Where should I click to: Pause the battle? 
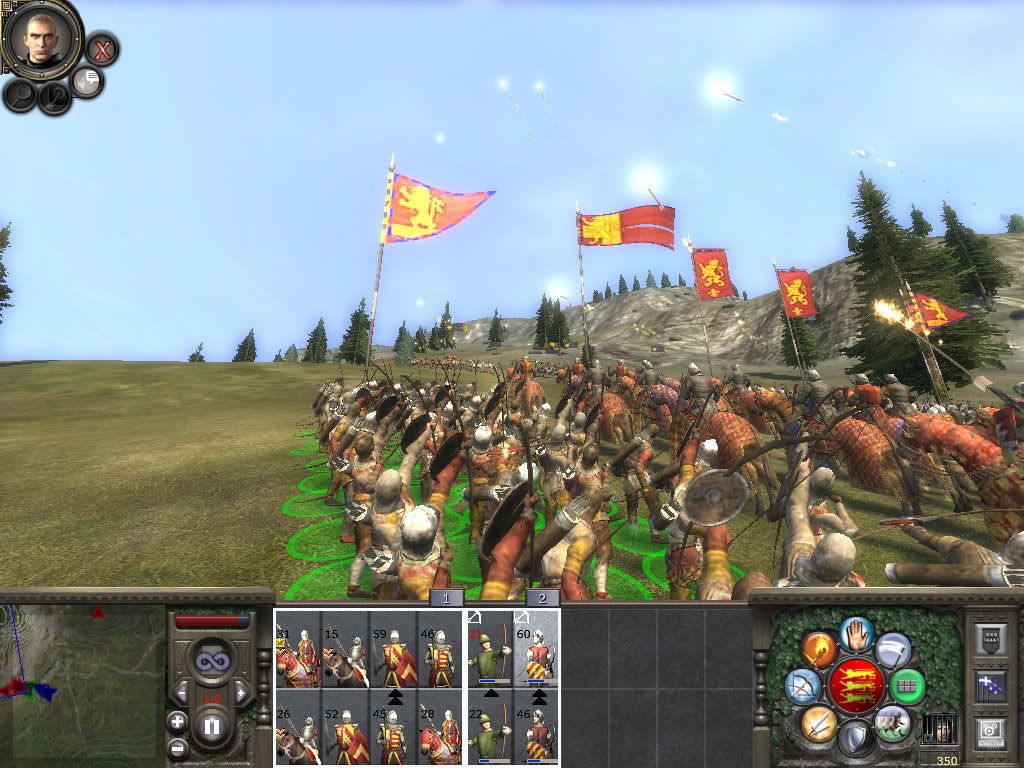click(x=211, y=726)
